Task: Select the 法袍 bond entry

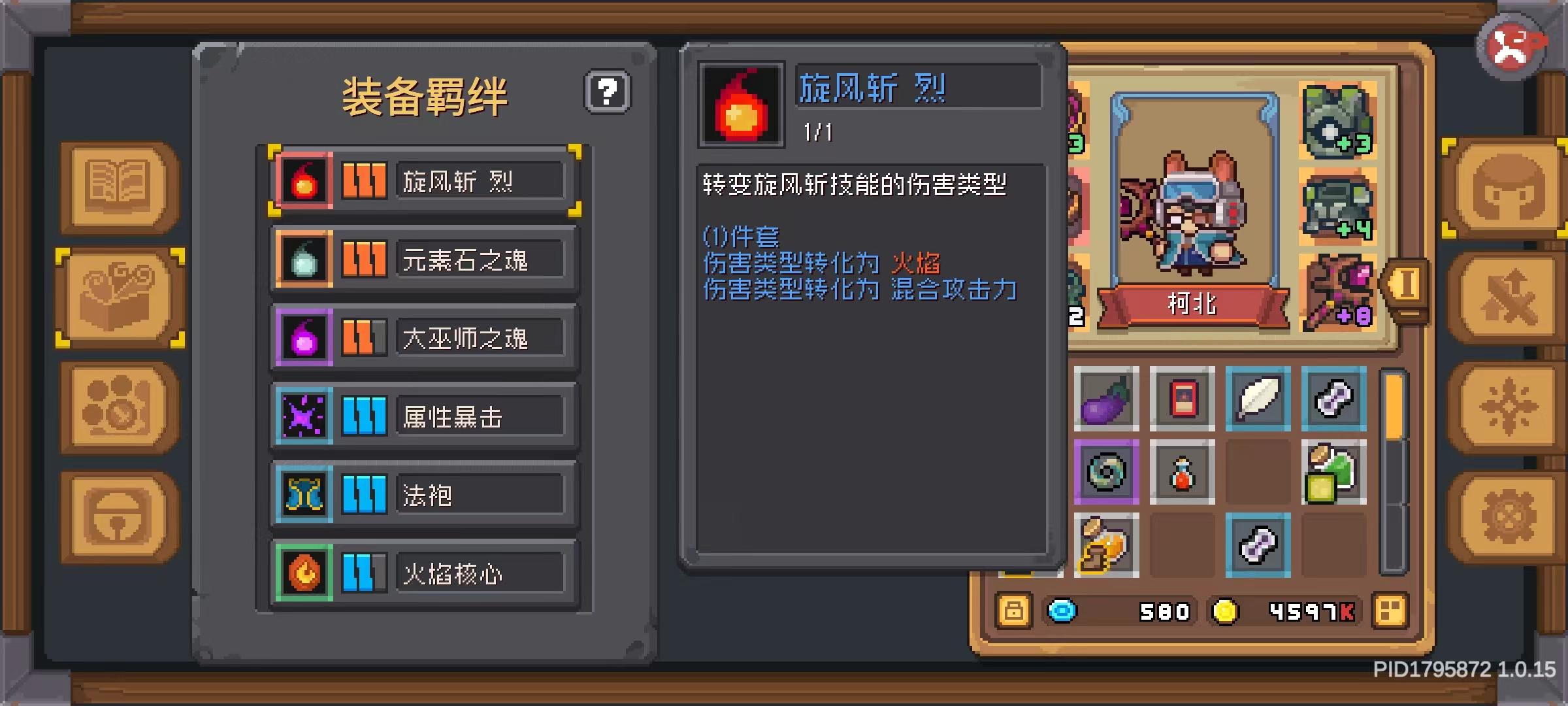Action: [x=423, y=495]
